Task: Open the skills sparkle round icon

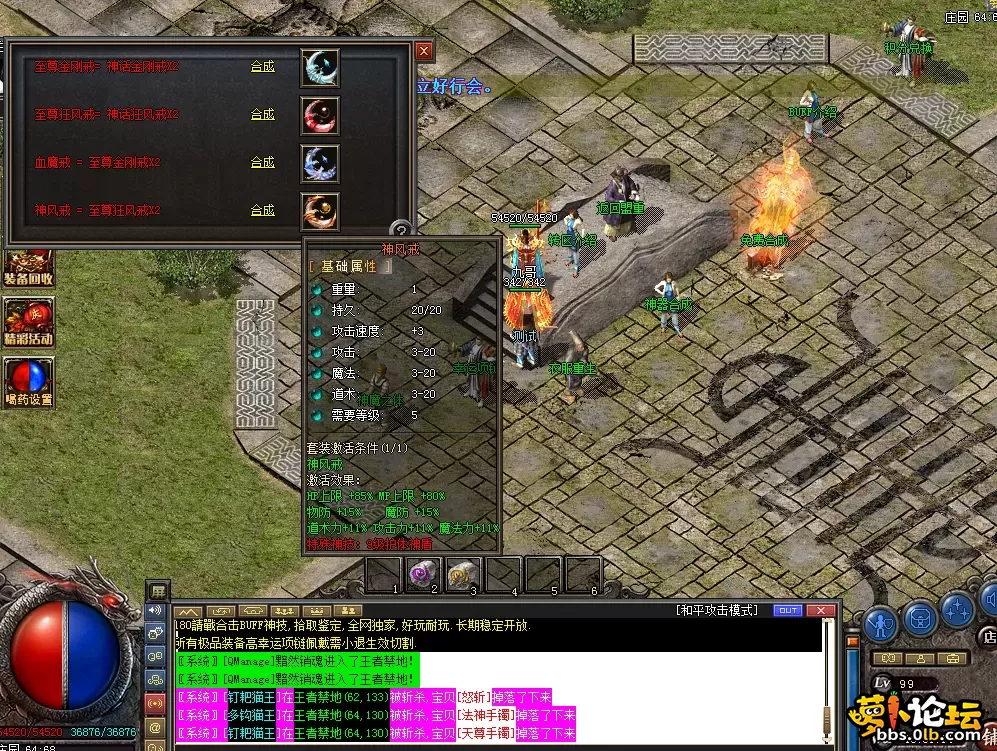Action: tap(957, 609)
